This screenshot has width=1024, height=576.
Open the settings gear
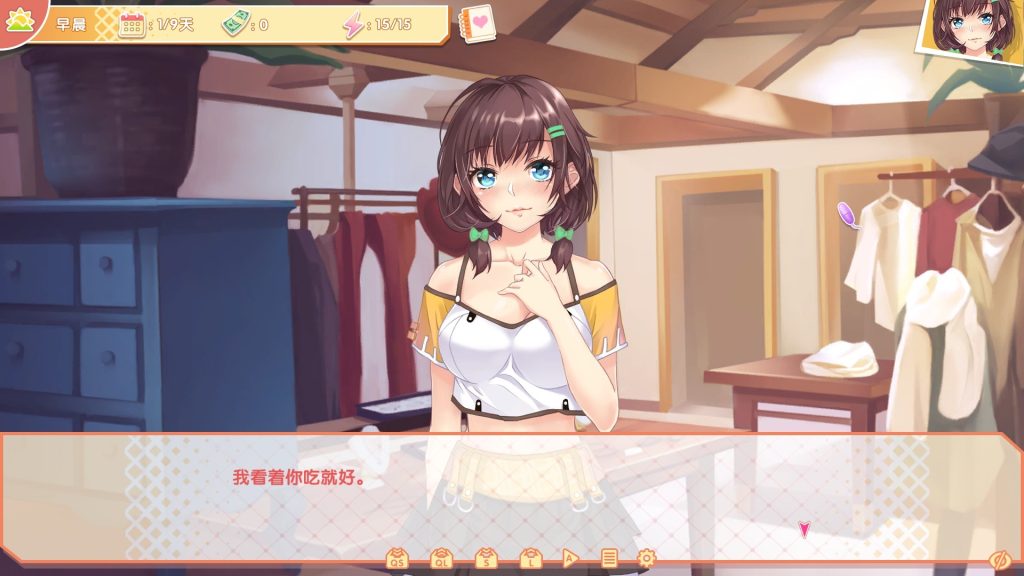point(647,559)
